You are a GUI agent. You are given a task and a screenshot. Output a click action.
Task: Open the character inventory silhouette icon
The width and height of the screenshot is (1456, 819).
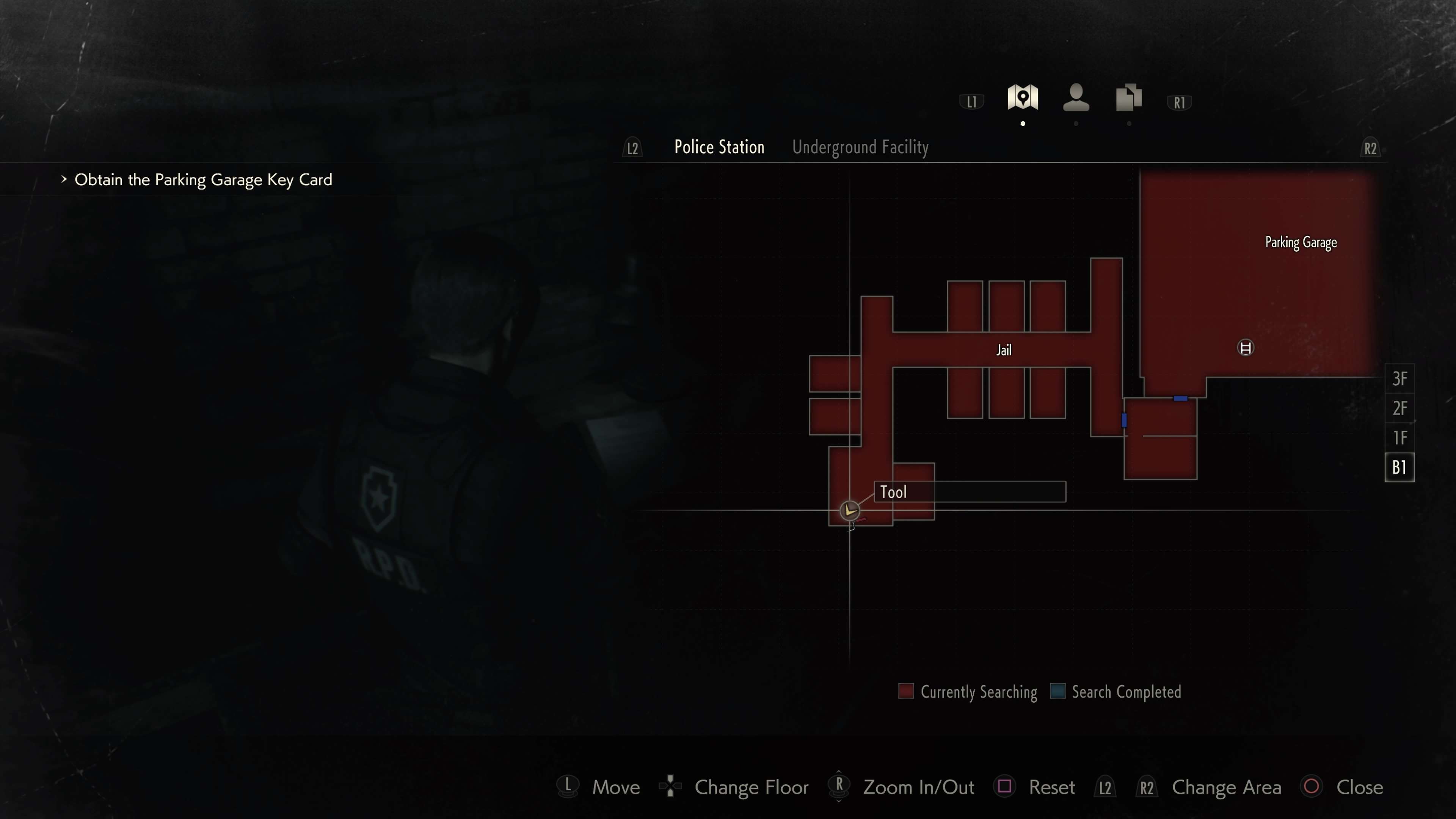click(1076, 98)
